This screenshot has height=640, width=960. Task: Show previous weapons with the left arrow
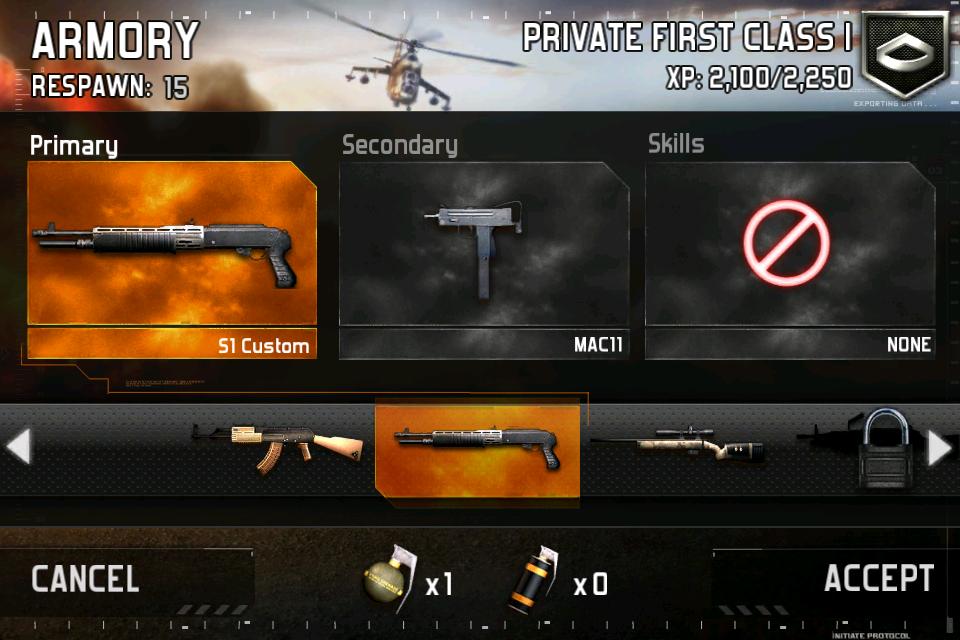coord(18,448)
